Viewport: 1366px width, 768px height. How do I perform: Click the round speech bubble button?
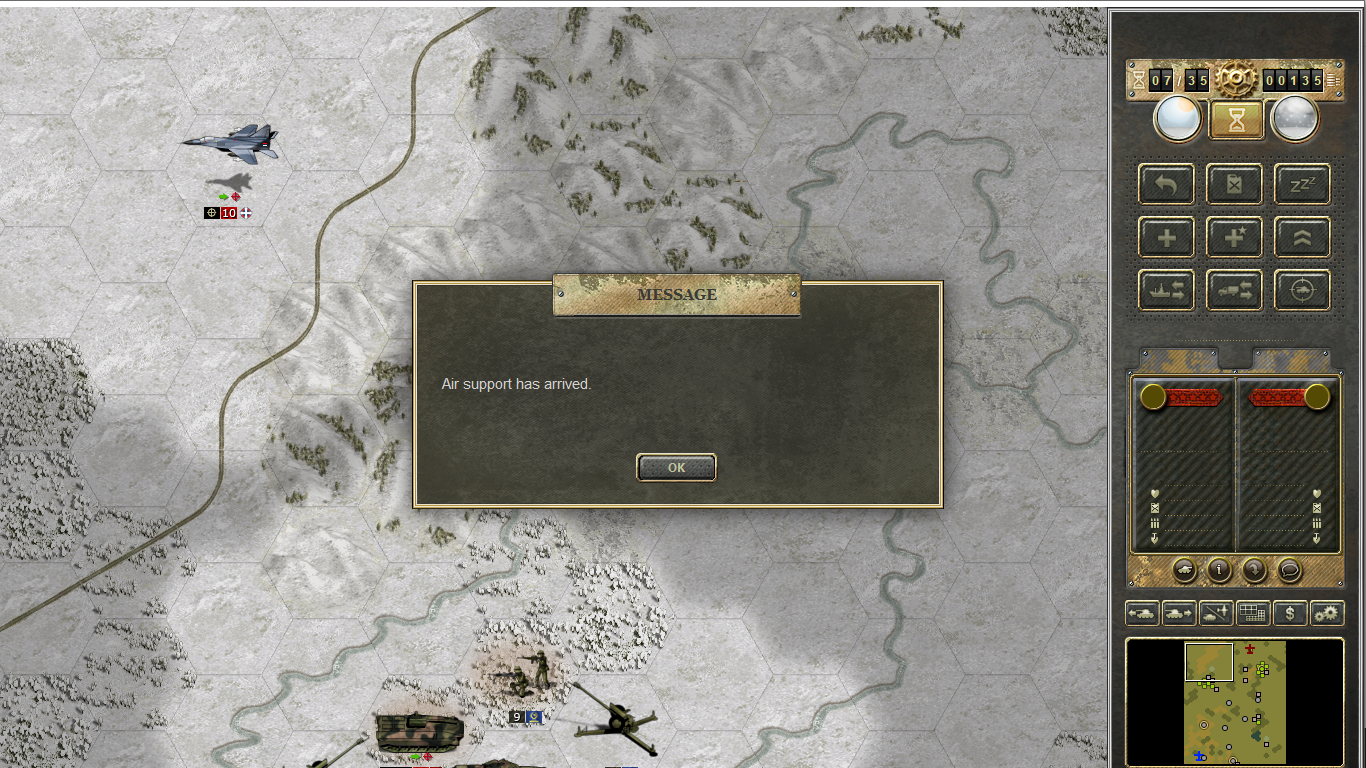click(x=1290, y=570)
